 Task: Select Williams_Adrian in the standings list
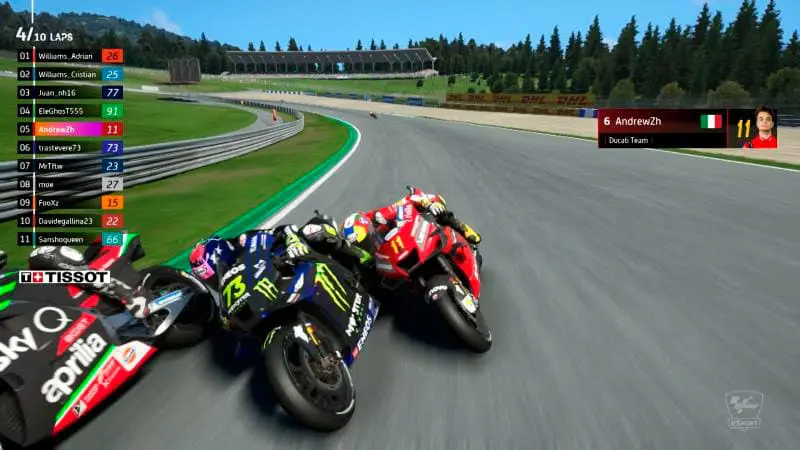[68, 56]
